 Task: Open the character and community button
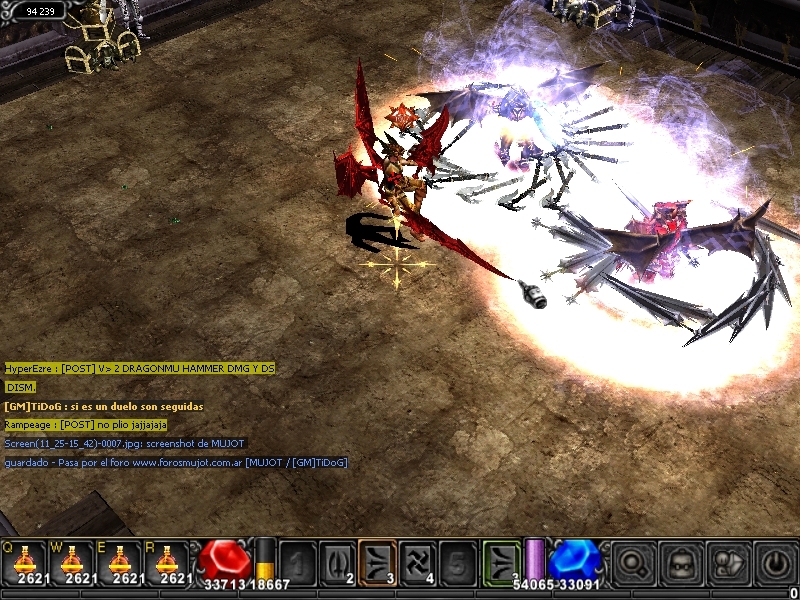(728, 563)
